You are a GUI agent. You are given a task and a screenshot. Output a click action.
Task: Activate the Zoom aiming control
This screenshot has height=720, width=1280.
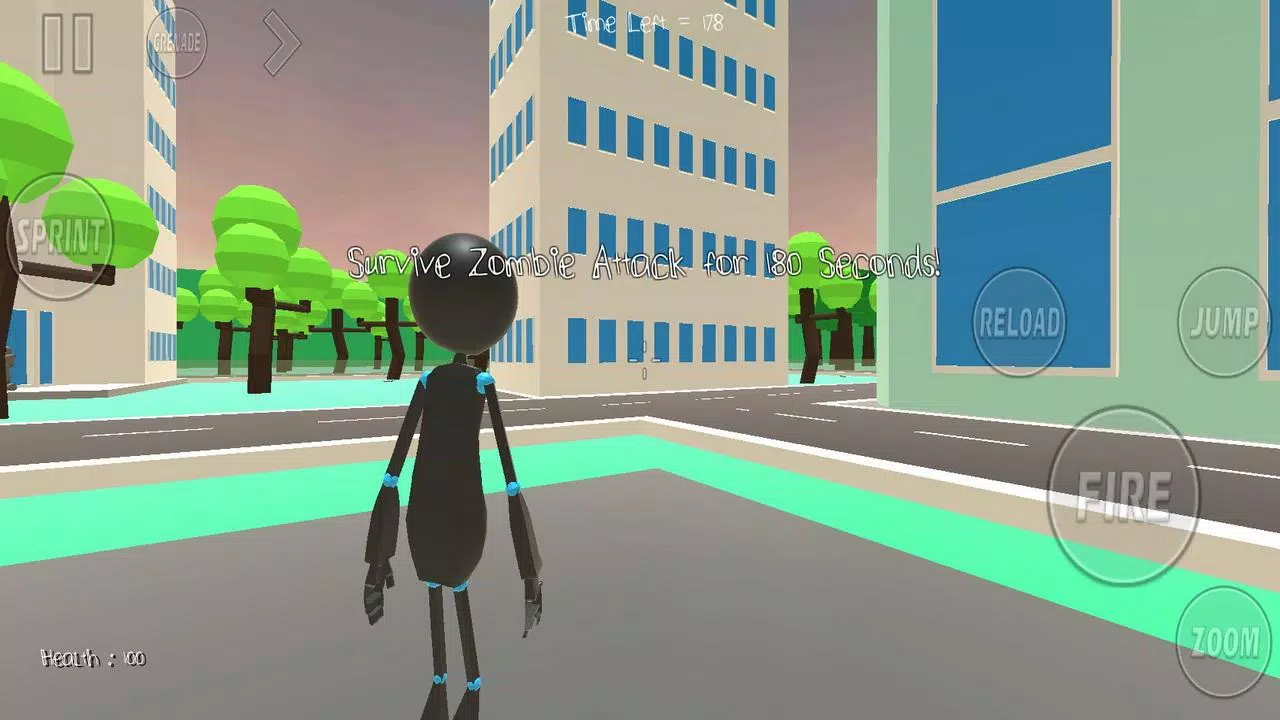[1224, 640]
